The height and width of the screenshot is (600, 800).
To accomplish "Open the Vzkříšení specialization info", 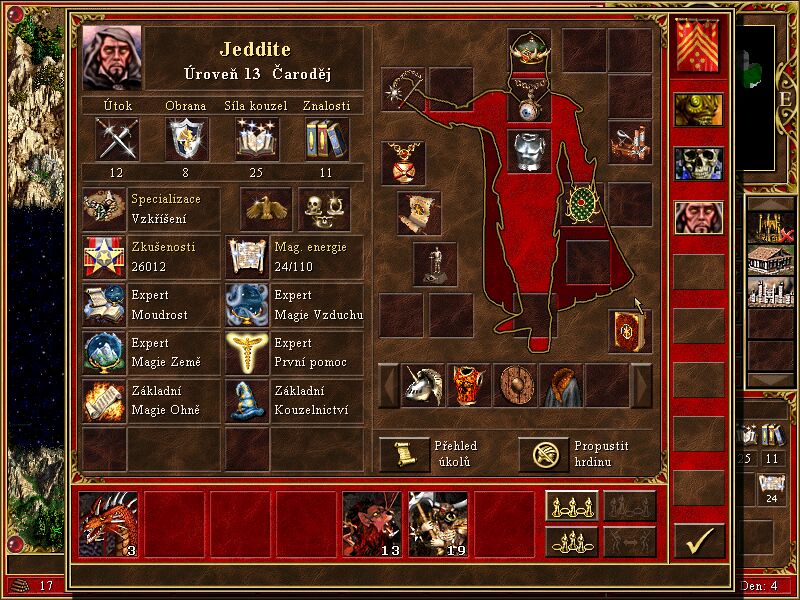I will click(x=104, y=209).
